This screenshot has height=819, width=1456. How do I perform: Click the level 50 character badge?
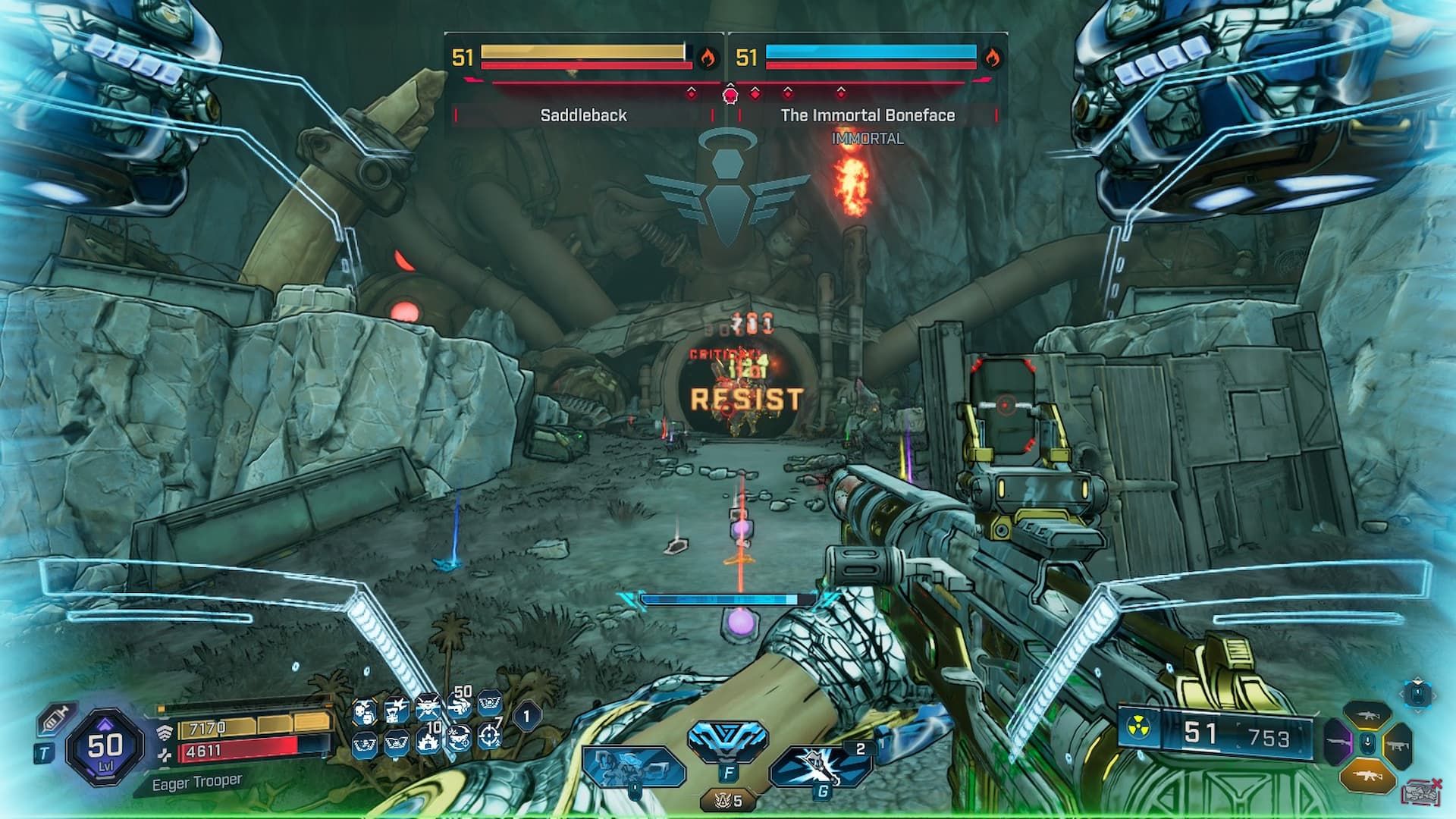[104, 748]
